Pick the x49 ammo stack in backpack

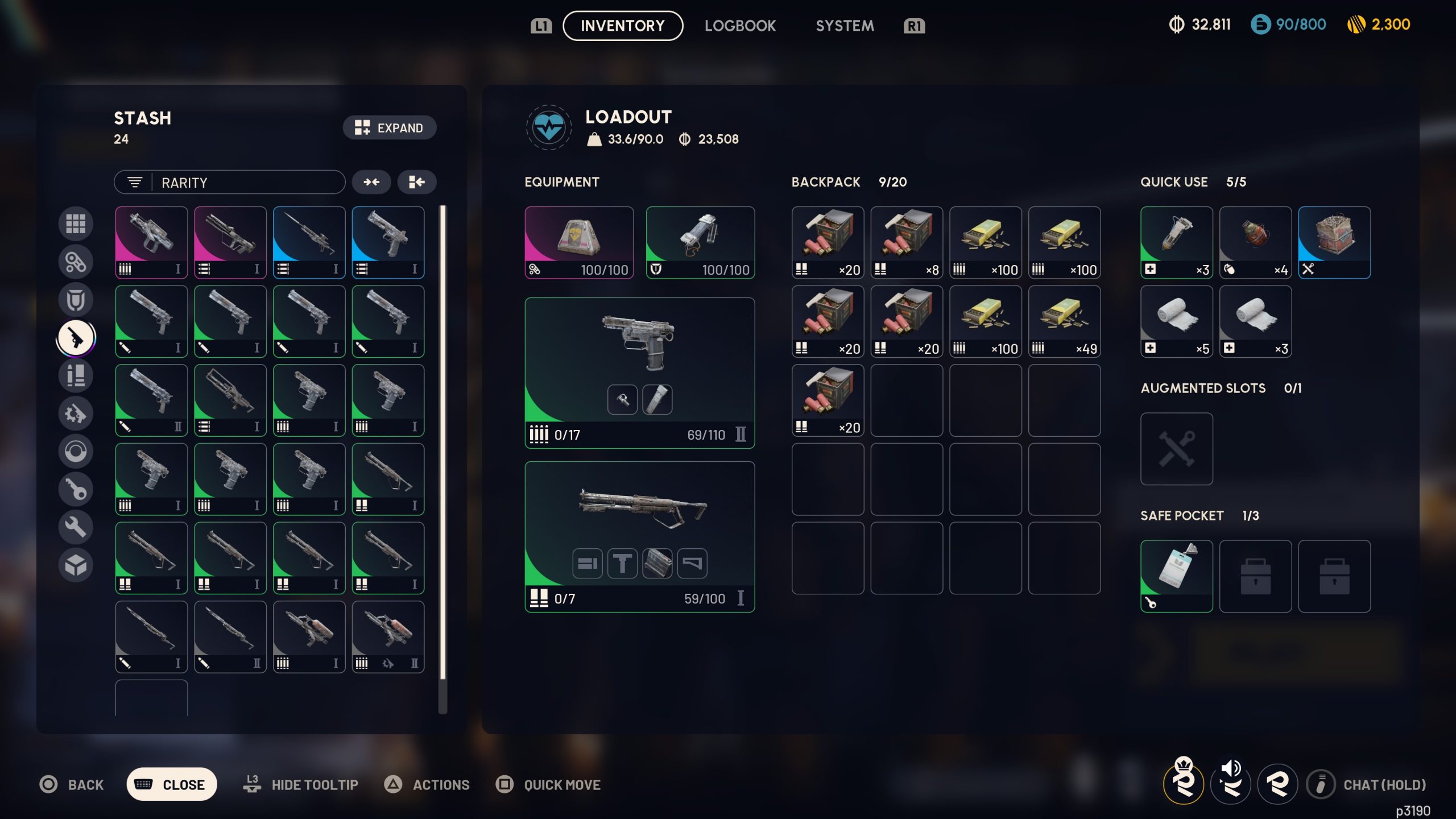click(1064, 321)
